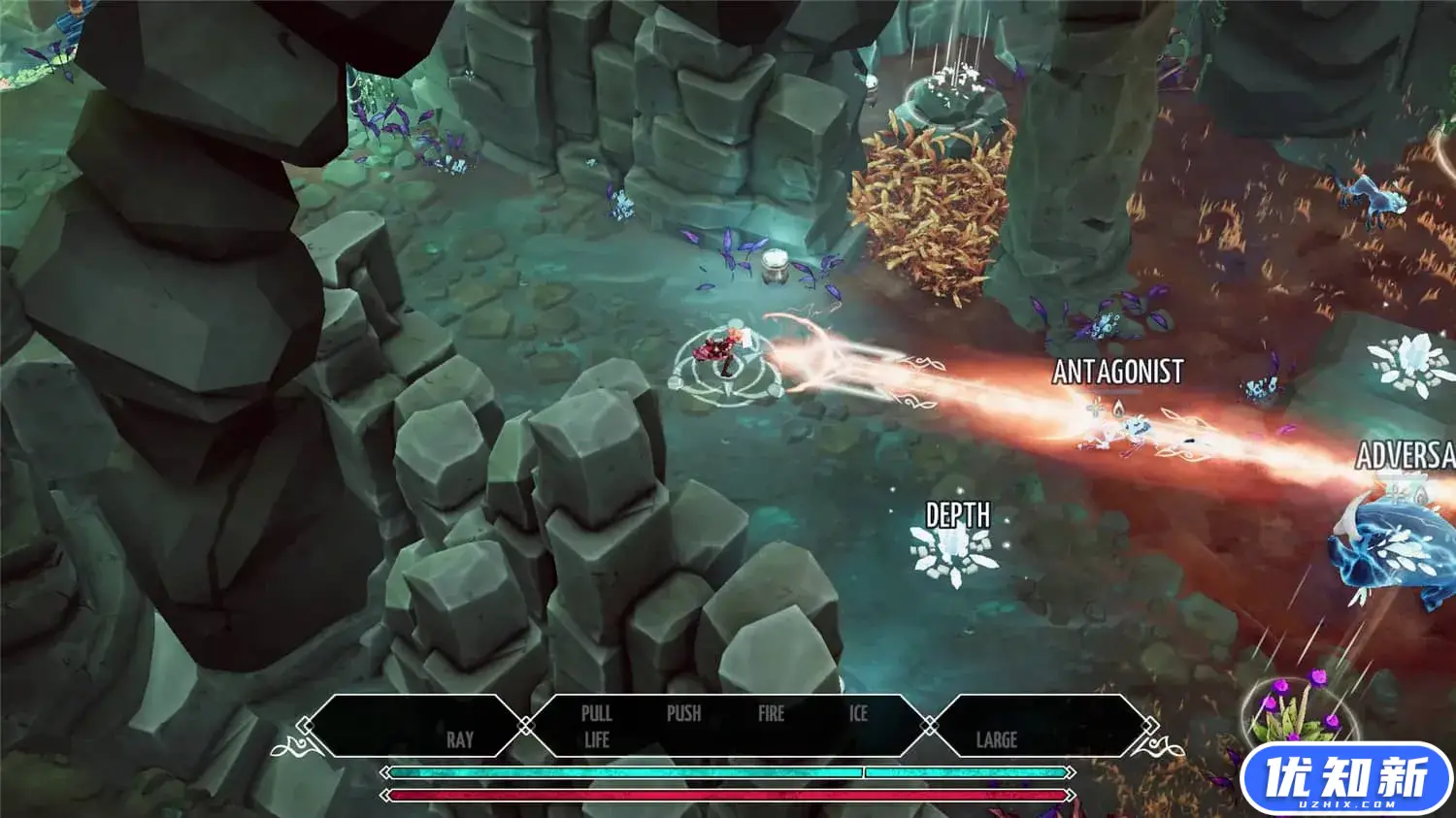Click the blue watermark logo badge
This screenshot has width=1456, height=818.
pyautogui.click(x=1345, y=779)
